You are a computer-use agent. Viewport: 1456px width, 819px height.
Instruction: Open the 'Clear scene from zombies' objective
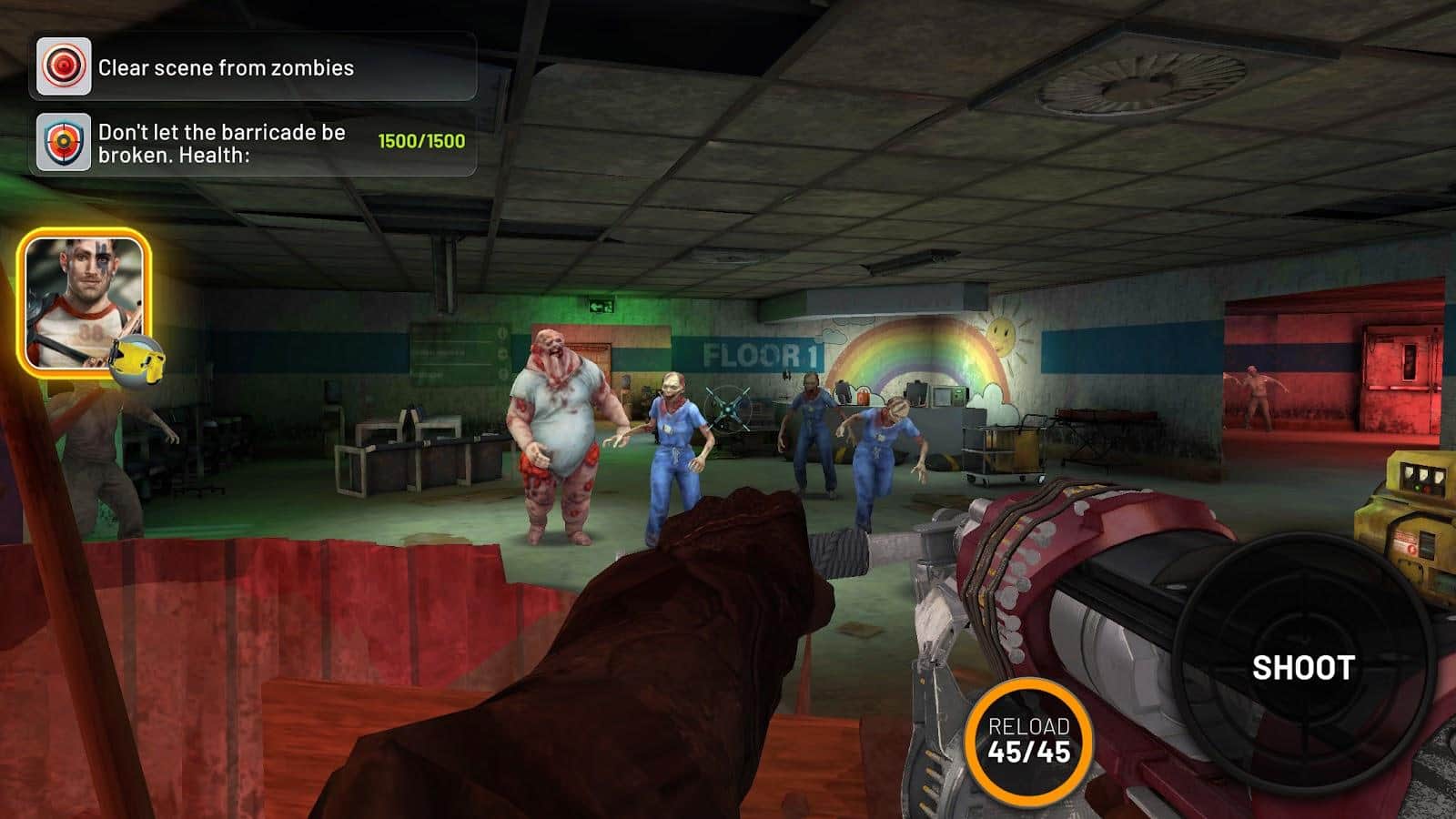(x=255, y=67)
